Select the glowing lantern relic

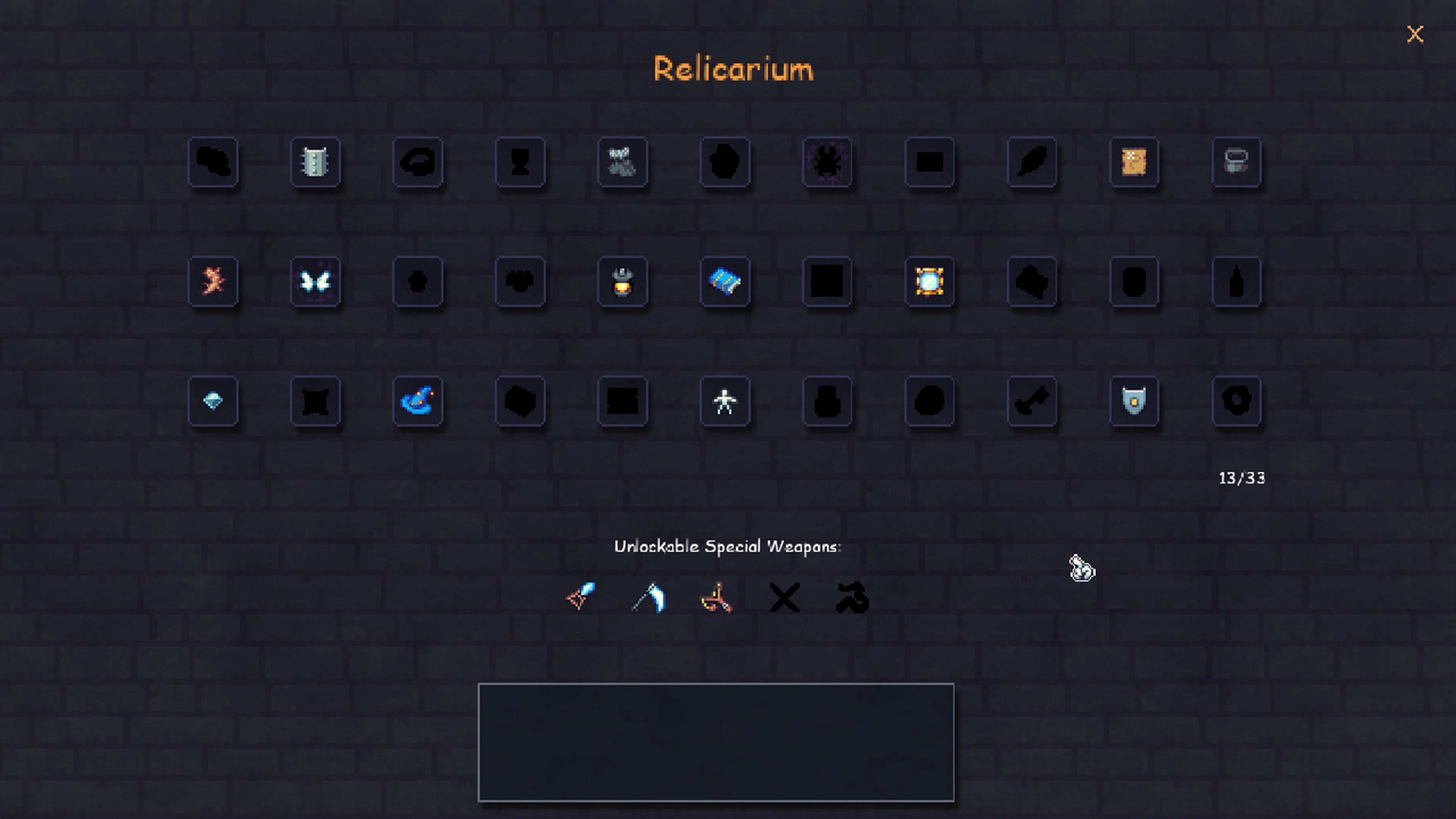click(x=622, y=282)
